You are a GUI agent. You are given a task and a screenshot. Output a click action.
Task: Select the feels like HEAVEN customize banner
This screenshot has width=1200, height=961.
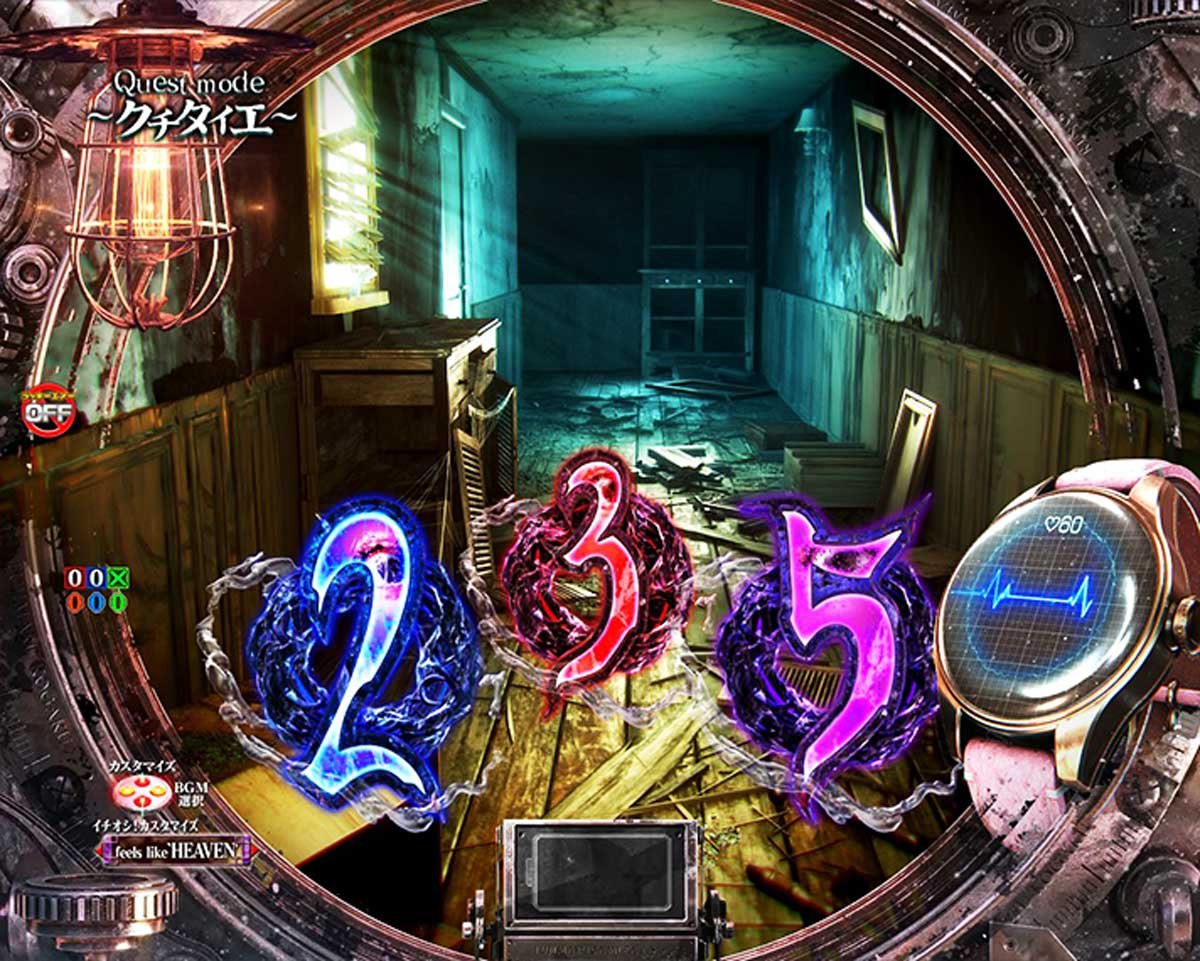coord(176,850)
